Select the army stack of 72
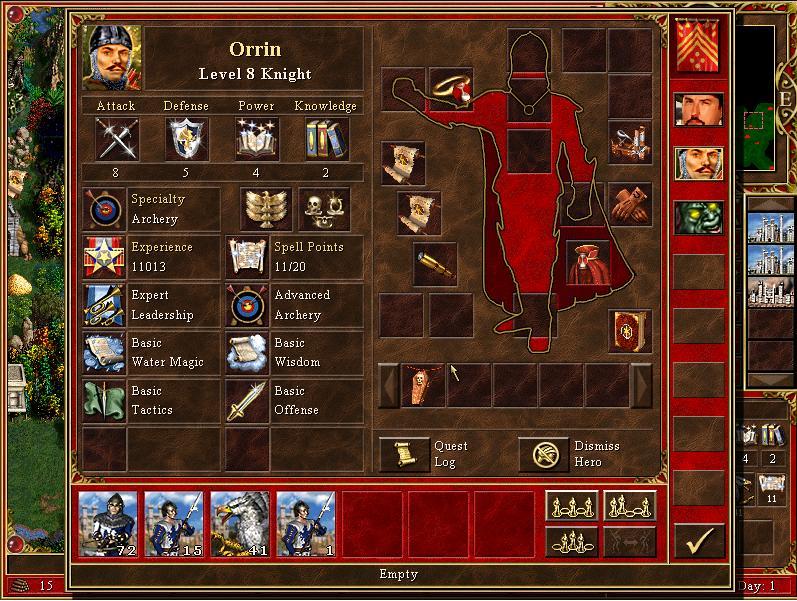Image resolution: width=797 pixels, height=601 pixels. coord(108,523)
